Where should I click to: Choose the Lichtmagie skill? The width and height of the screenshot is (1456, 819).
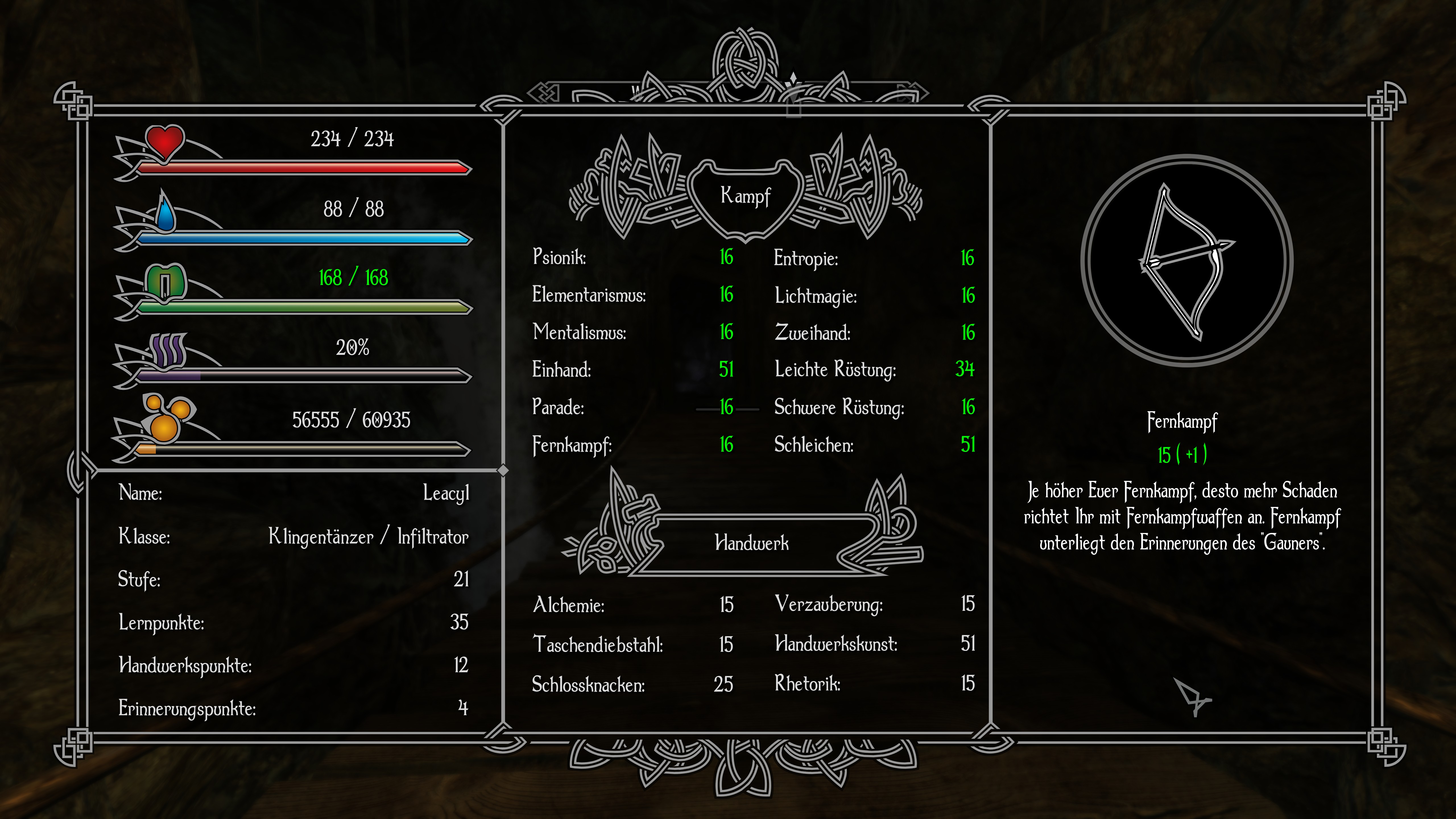click(x=874, y=295)
